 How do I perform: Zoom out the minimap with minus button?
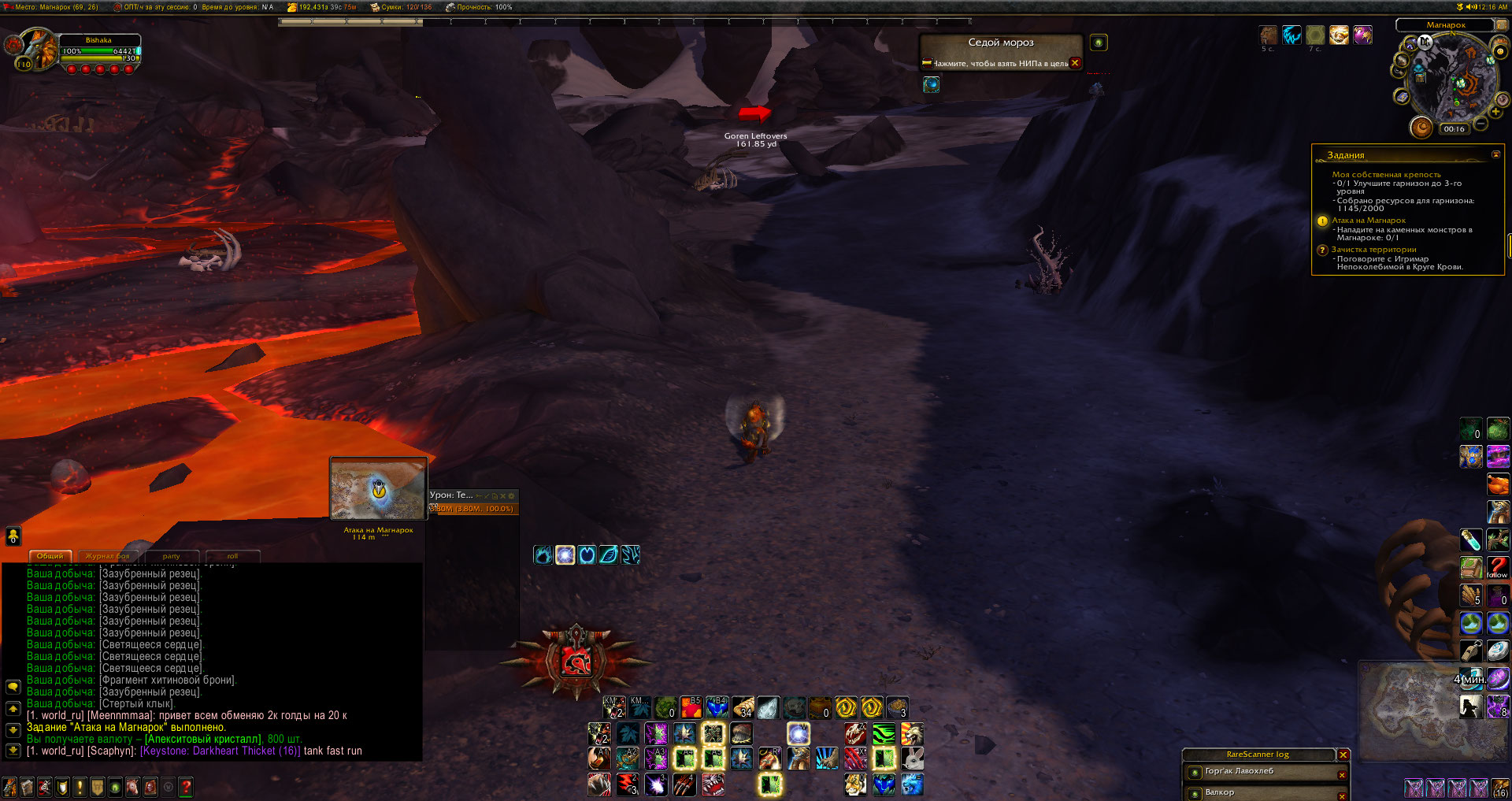point(1480,124)
